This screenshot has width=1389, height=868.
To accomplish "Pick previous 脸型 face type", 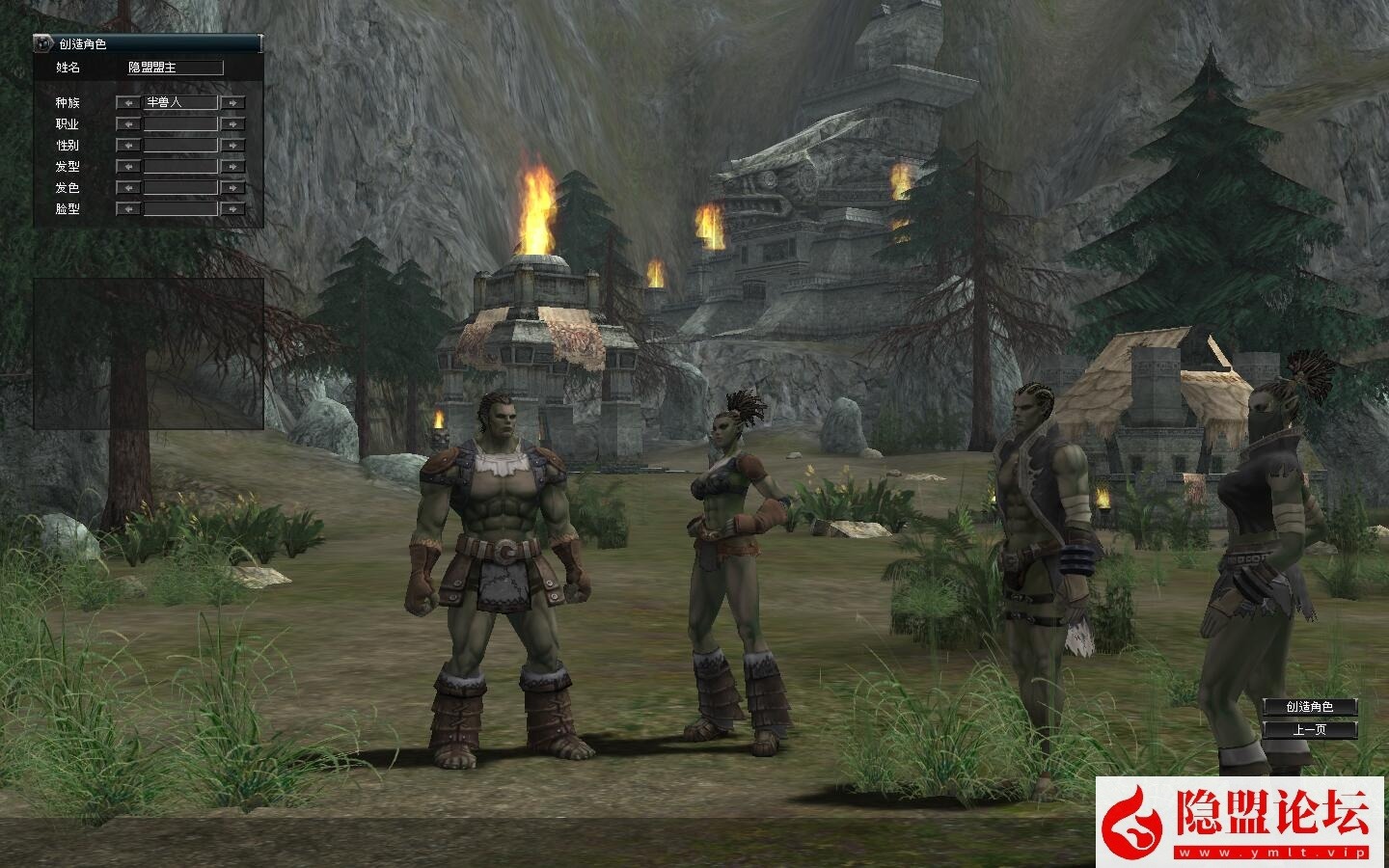I will 128,208.
